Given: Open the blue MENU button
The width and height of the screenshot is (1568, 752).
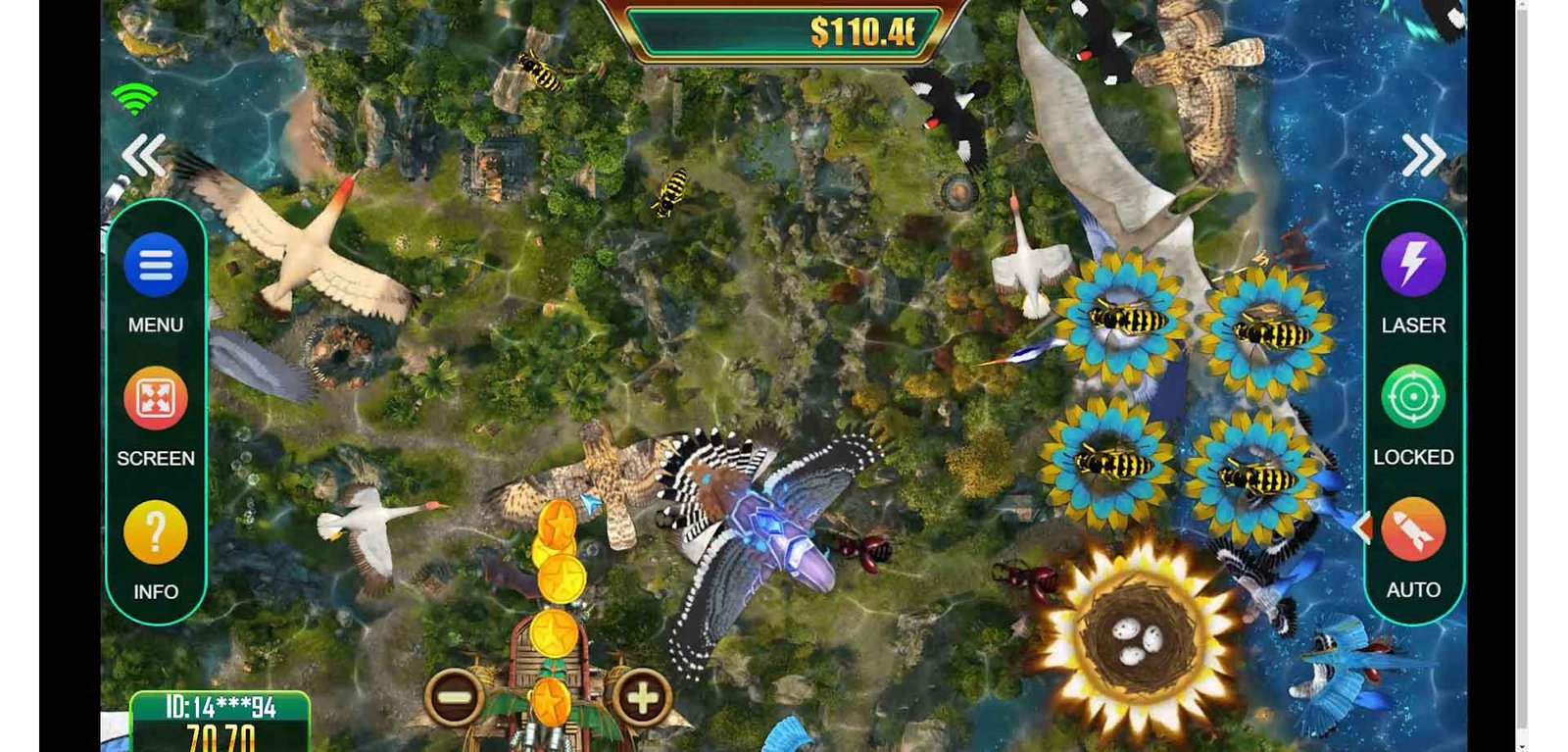Looking at the screenshot, I should pos(156,265).
